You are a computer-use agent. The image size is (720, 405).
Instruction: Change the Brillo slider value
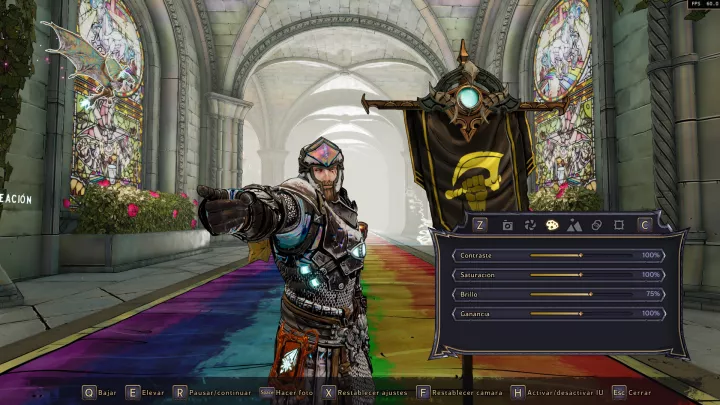(593, 294)
